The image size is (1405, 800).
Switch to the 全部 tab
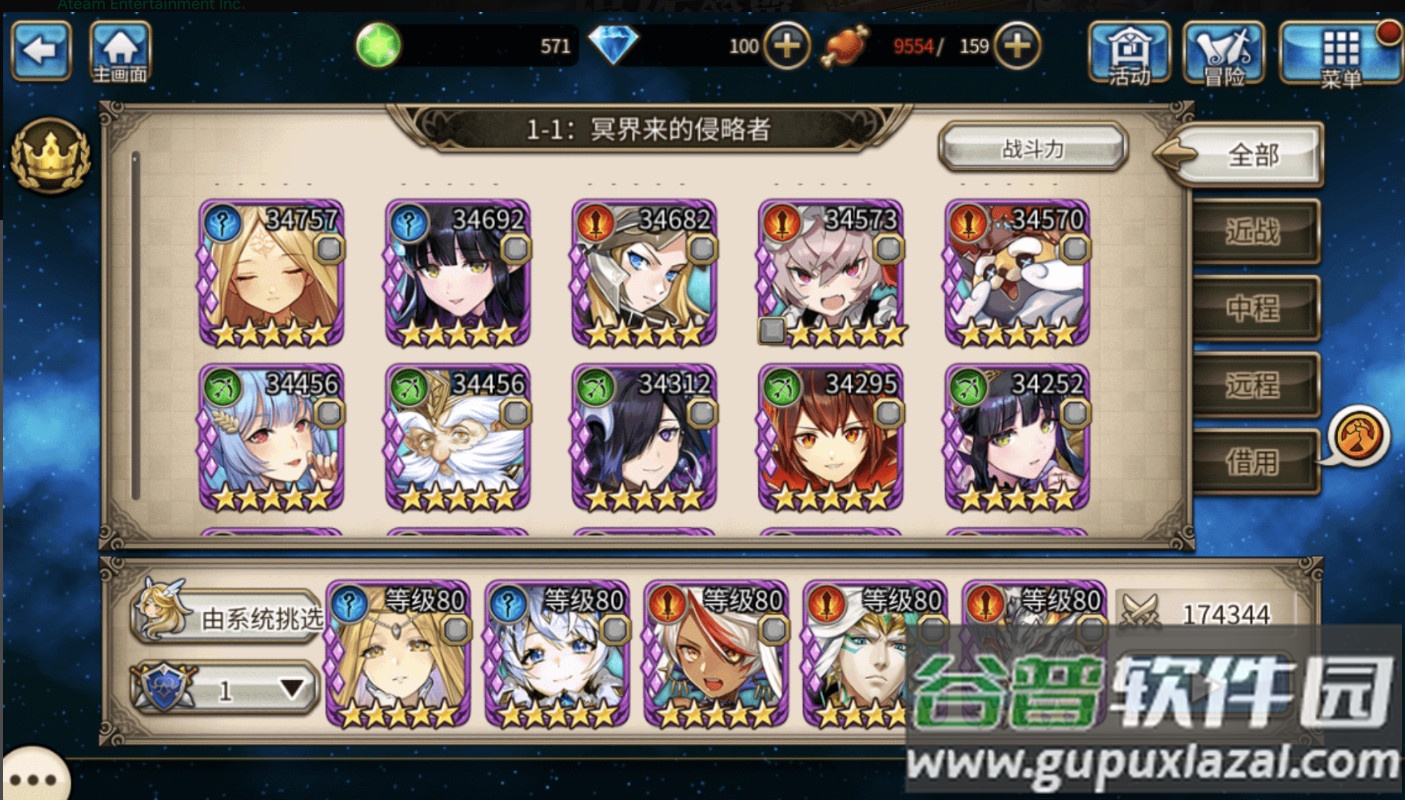[1252, 155]
